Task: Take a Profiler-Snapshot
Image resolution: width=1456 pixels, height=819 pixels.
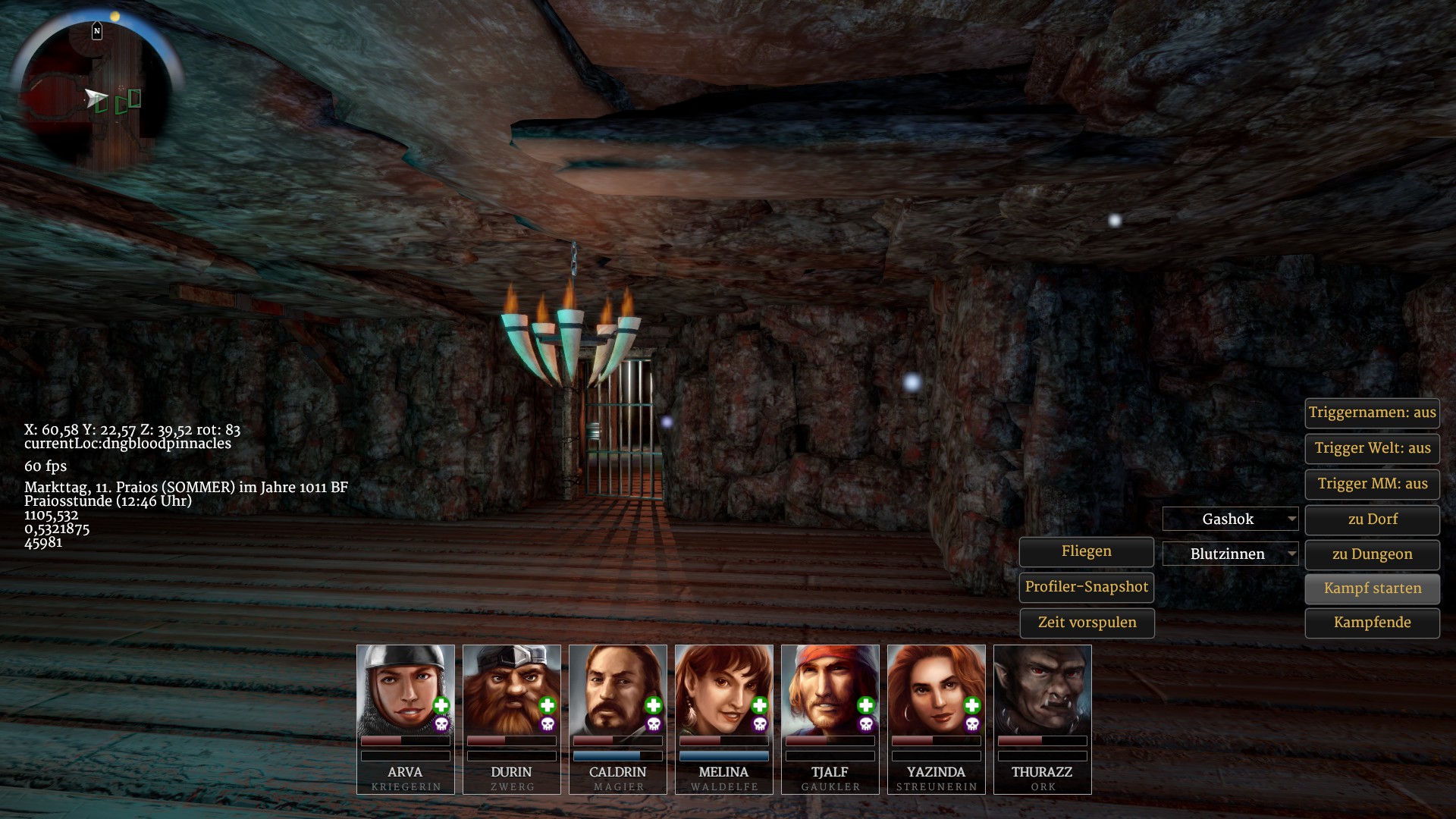Action: tap(1086, 587)
